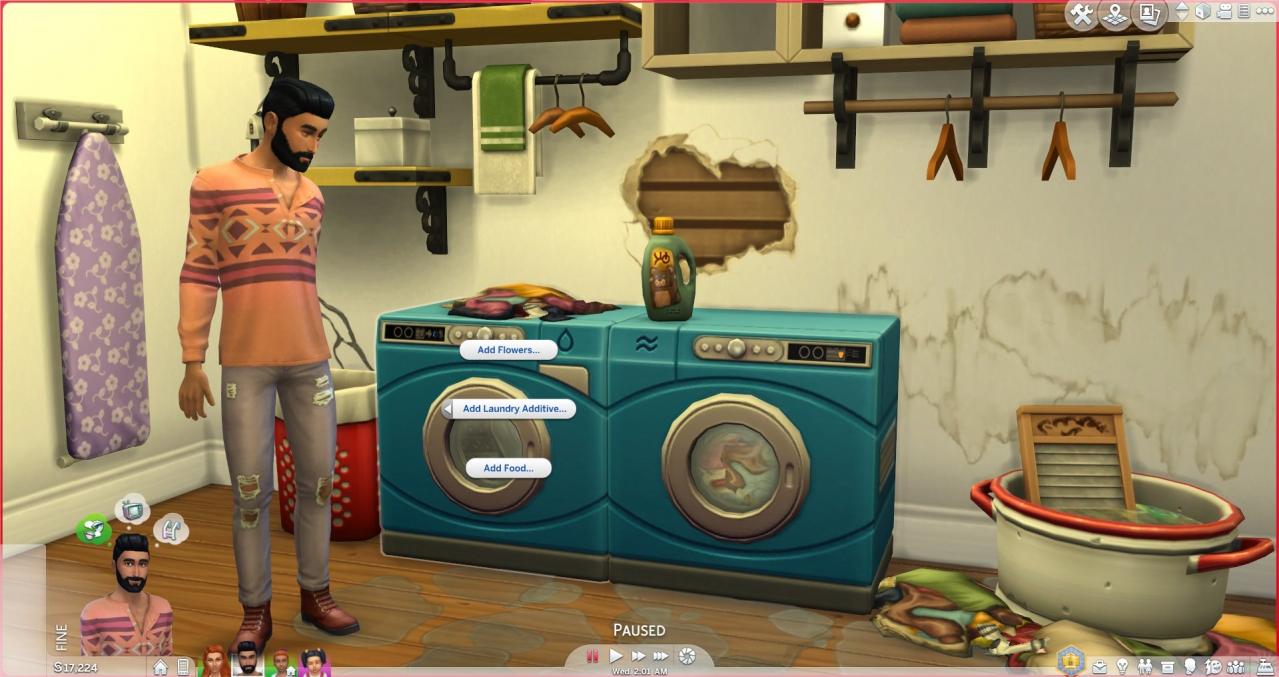Select the pigtailed child portrait

click(313, 662)
